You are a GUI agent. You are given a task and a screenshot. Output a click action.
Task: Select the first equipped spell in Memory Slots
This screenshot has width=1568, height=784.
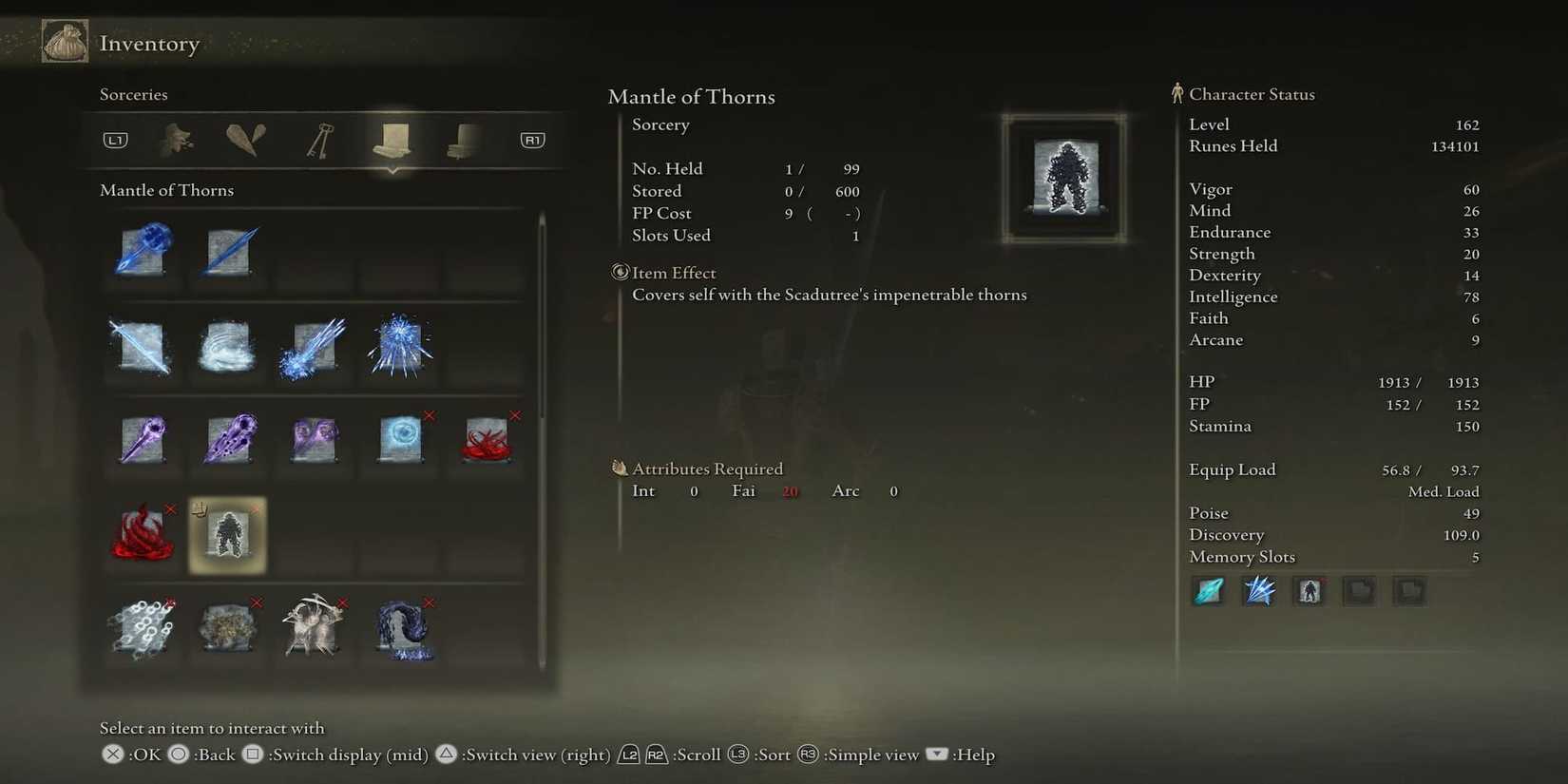click(1208, 590)
